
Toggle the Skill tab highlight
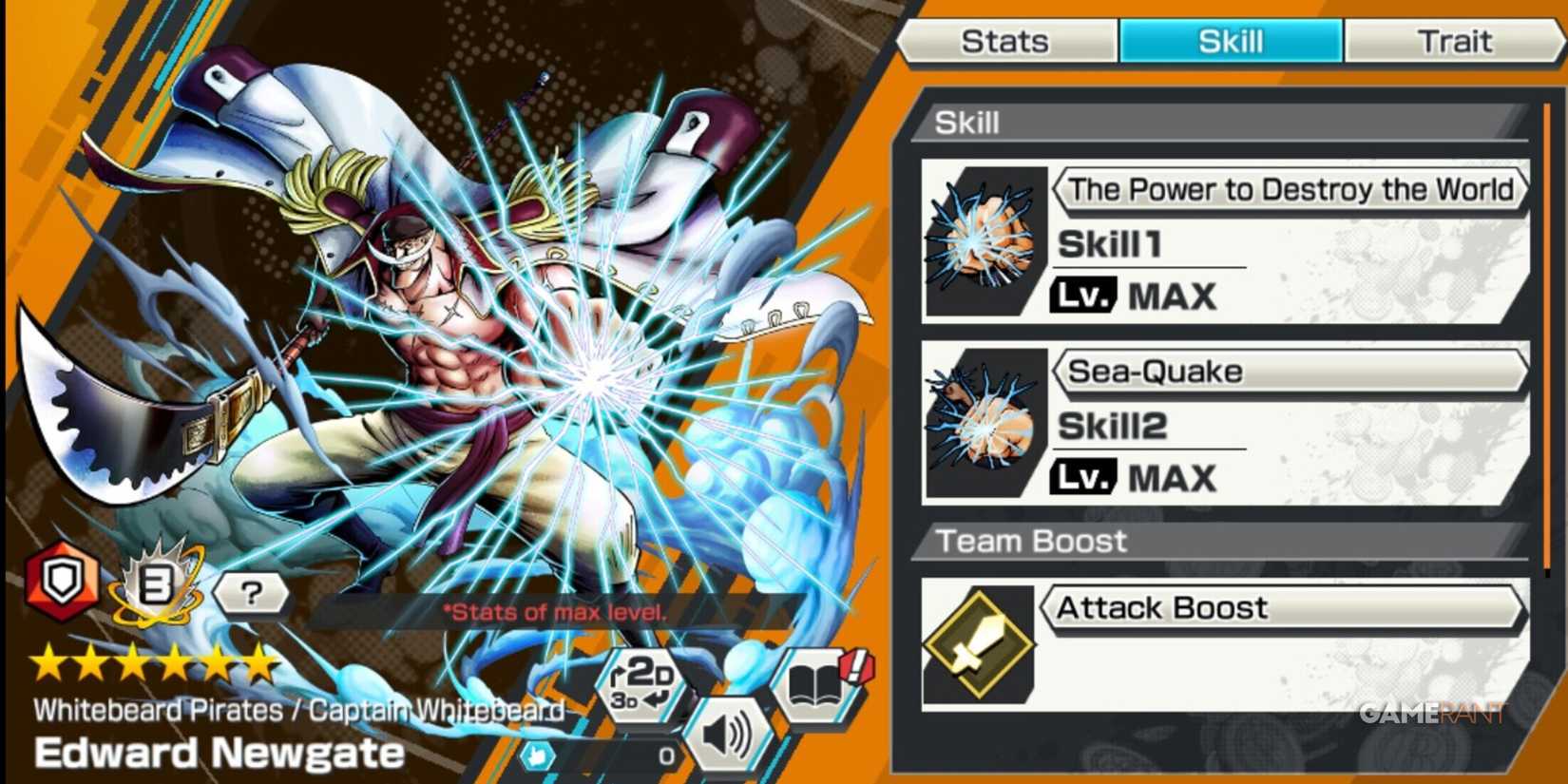[x=1232, y=40]
